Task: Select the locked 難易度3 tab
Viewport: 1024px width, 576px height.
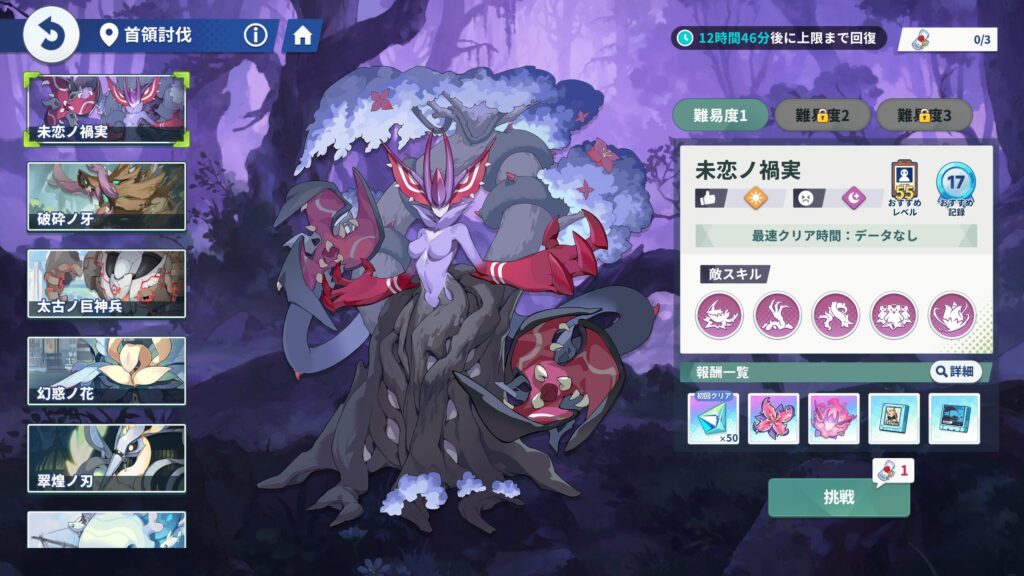Action: click(x=924, y=115)
